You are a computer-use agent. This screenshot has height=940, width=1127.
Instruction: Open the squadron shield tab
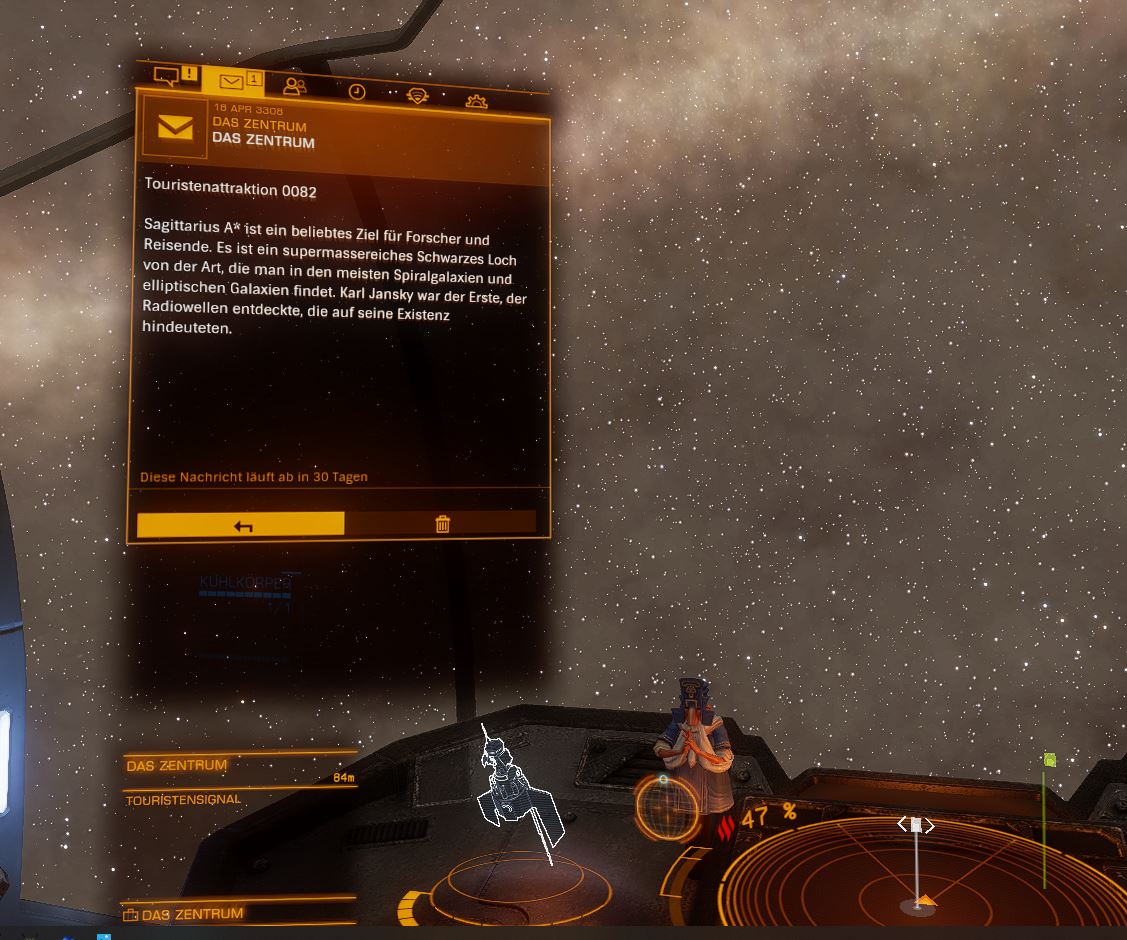click(417, 96)
